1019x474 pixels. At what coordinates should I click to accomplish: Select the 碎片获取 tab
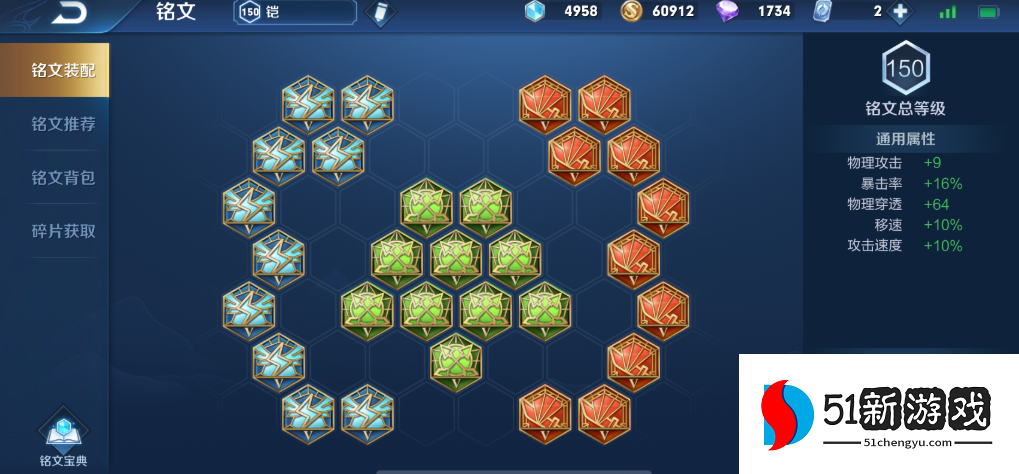pos(63,231)
